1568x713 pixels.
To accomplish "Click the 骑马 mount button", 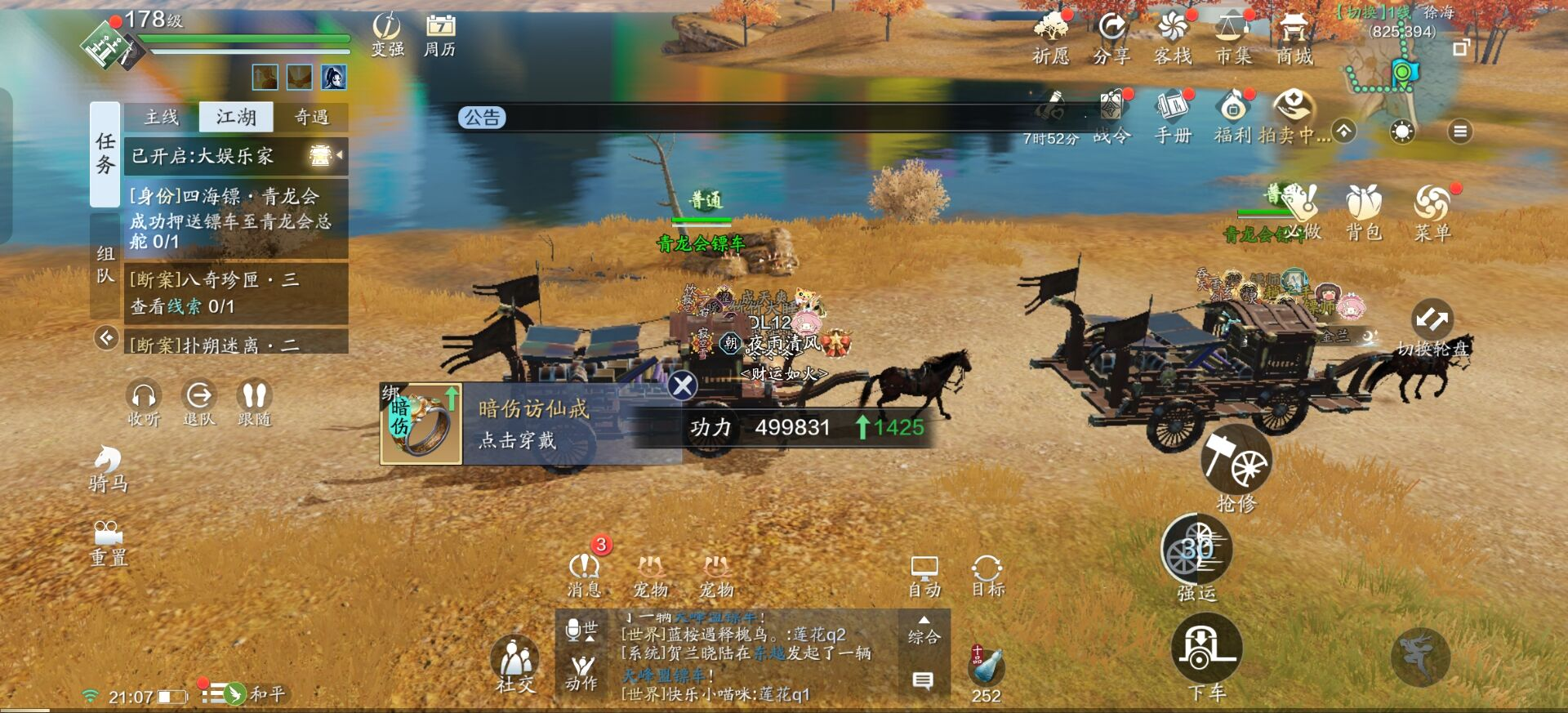I will point(108,468).
